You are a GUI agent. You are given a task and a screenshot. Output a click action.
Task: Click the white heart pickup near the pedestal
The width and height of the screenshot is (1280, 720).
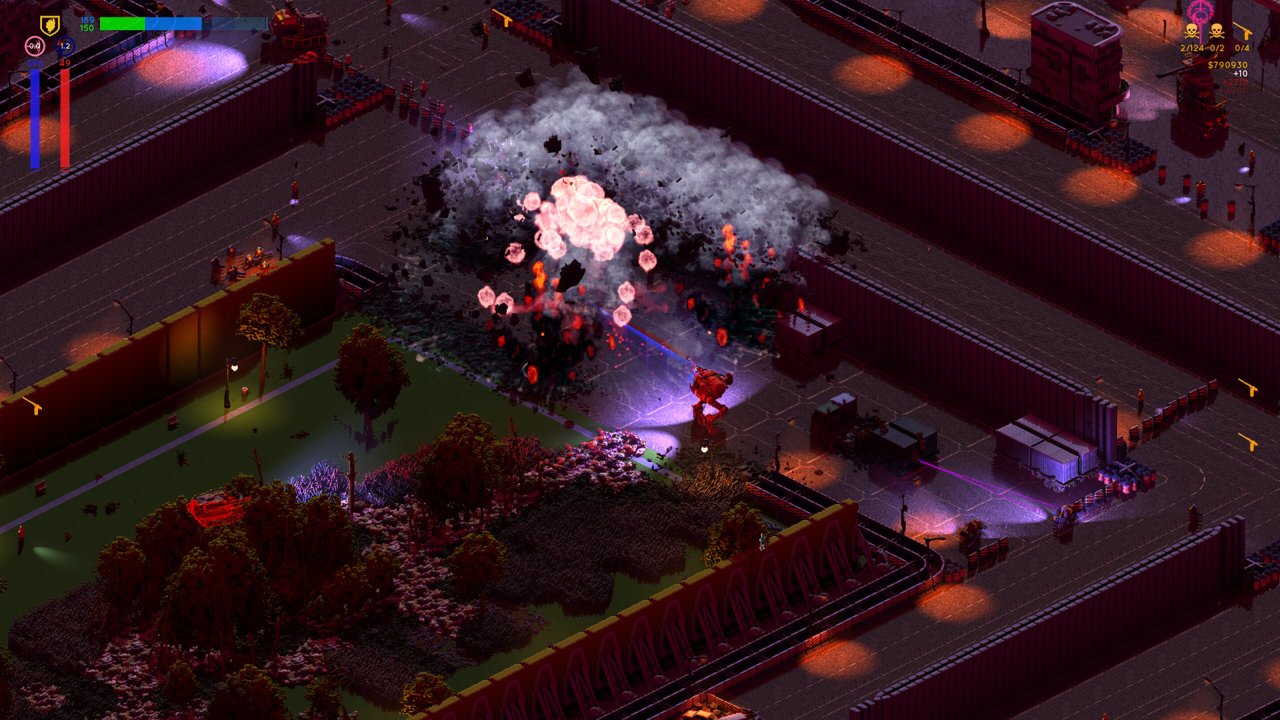(x=704, y=450)
